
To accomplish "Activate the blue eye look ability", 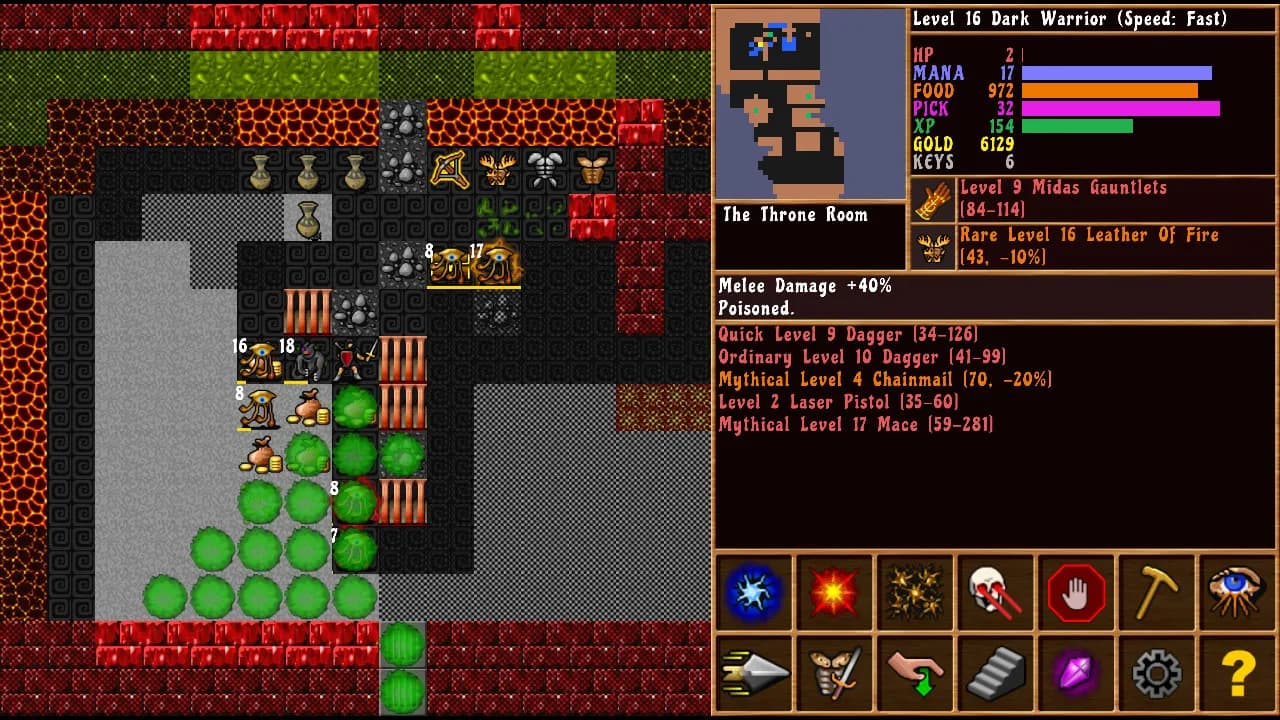I will click(x=1237, y=592).
